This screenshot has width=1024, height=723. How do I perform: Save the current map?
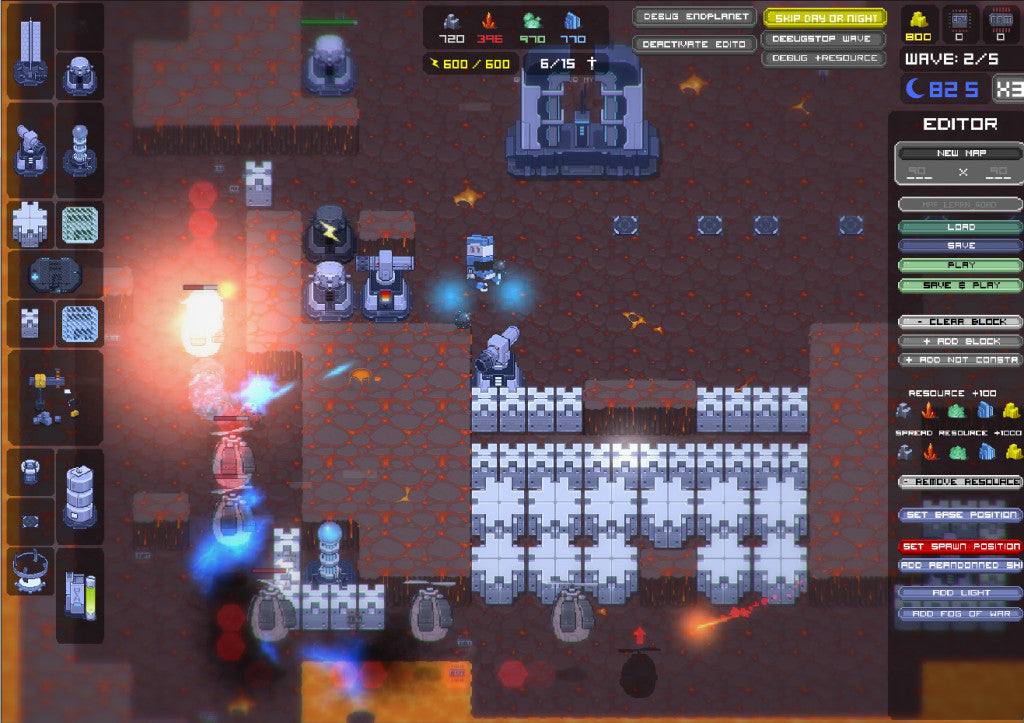(x=959, y=246)
